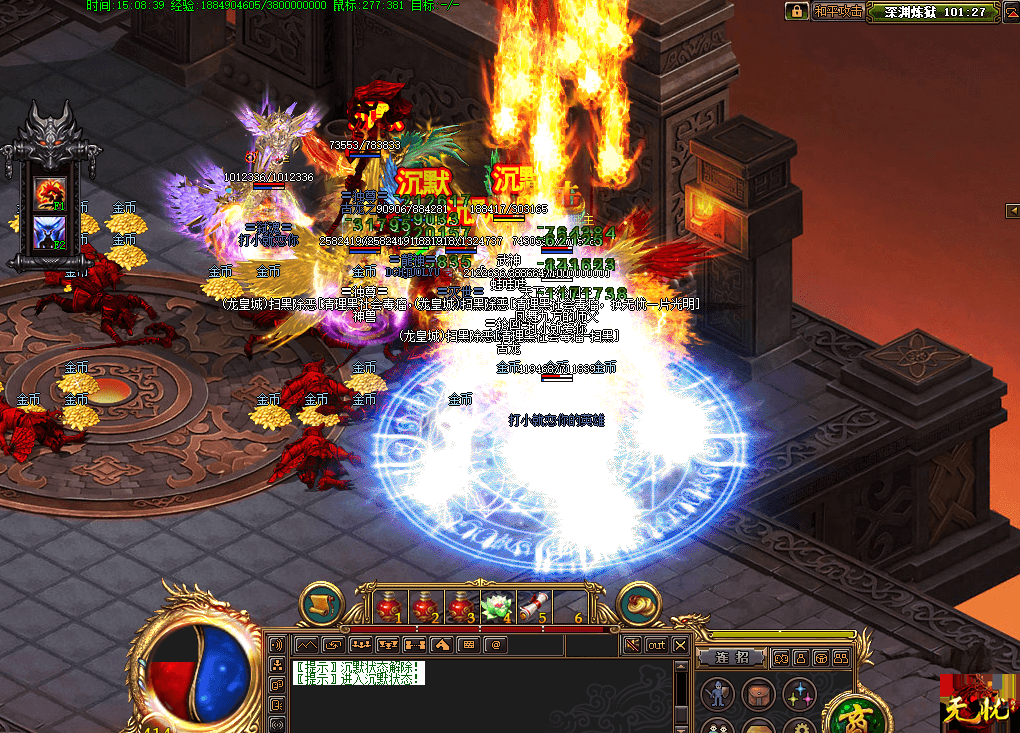Open the leather bag inventory icon
The width and height of the screenshot is (1020, 733).
pos(757,693)
